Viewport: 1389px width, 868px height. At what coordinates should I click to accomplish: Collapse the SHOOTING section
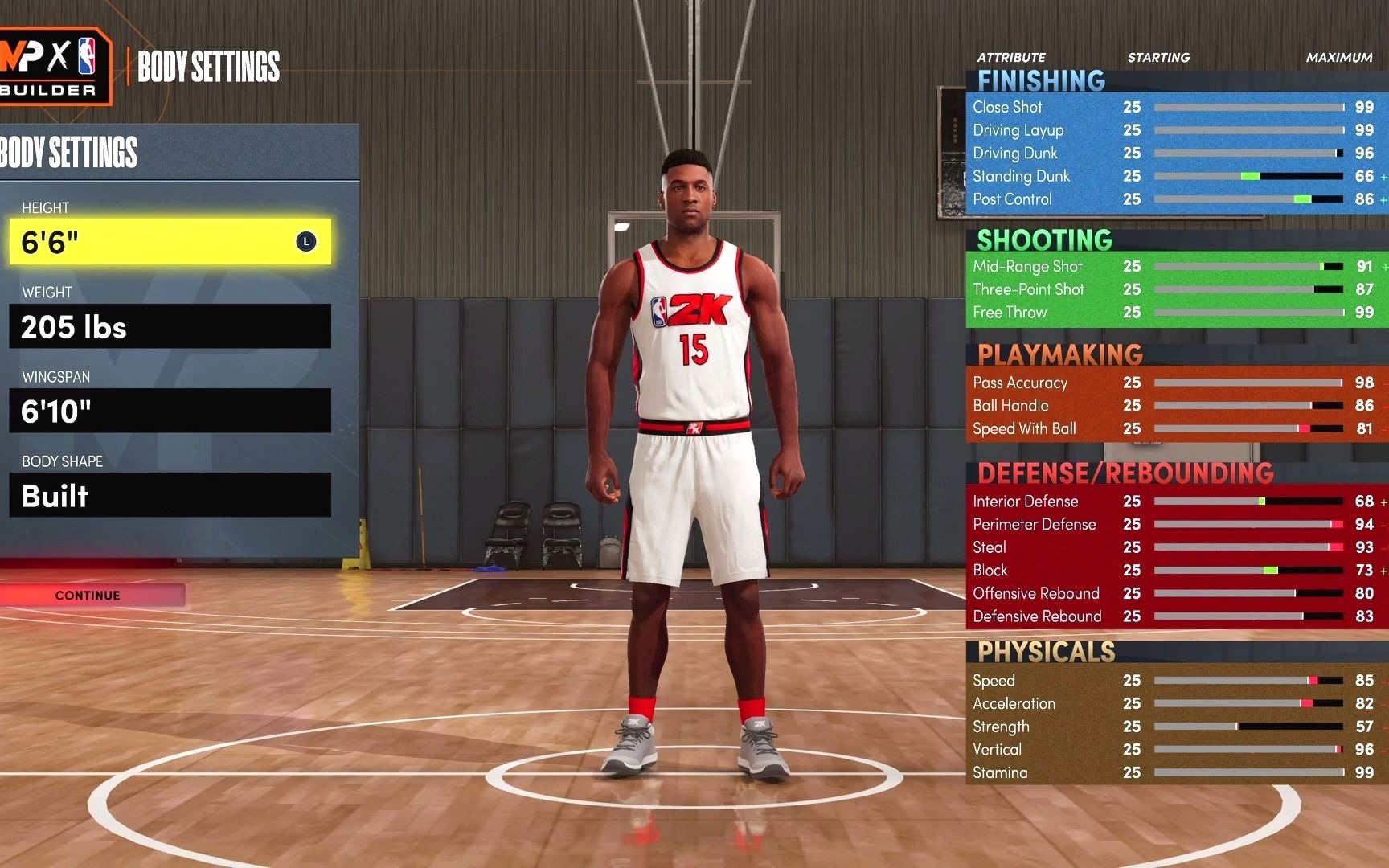tap(1043, 240)
